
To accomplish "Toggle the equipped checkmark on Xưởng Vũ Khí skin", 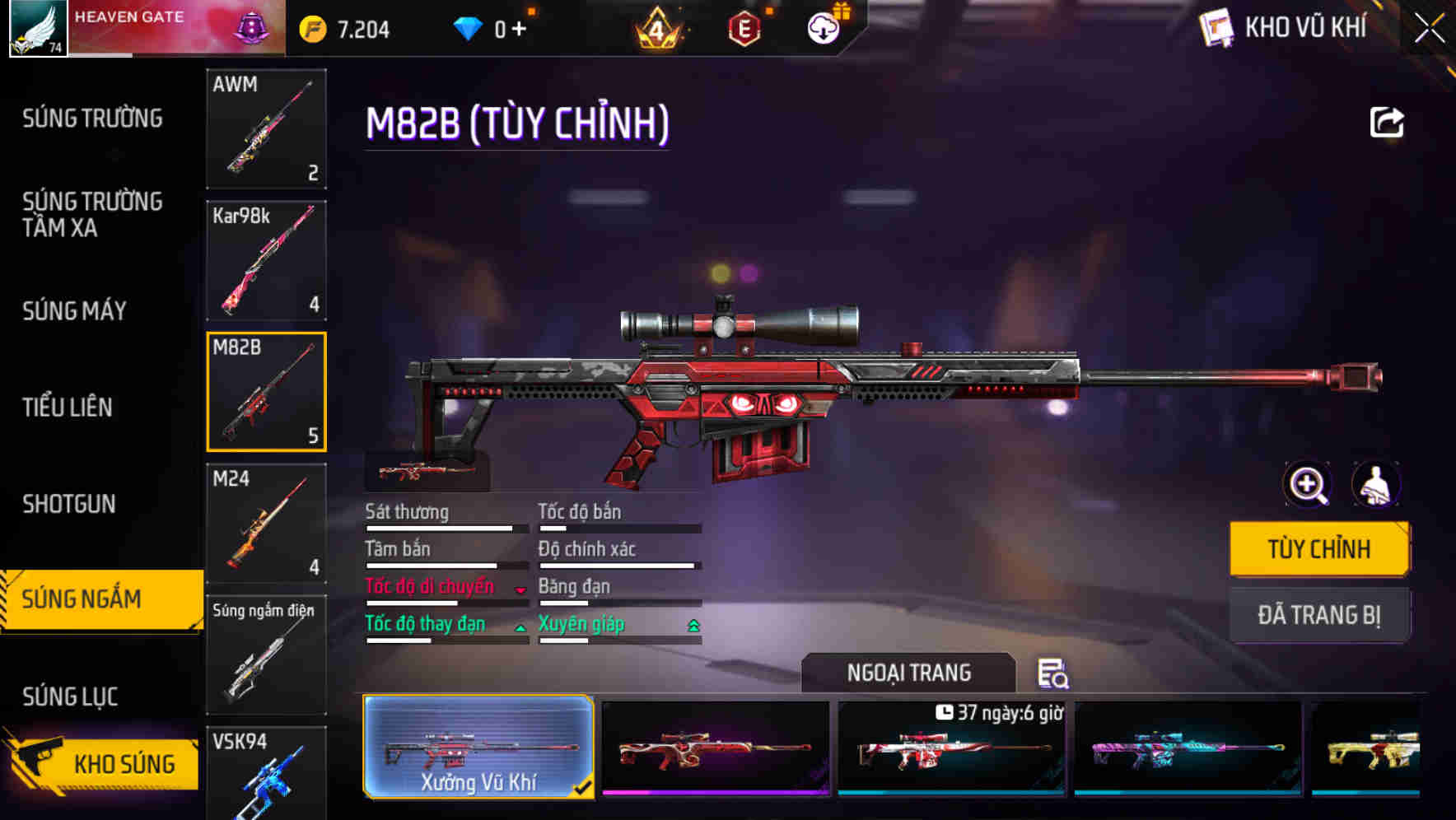I will 586,788.
